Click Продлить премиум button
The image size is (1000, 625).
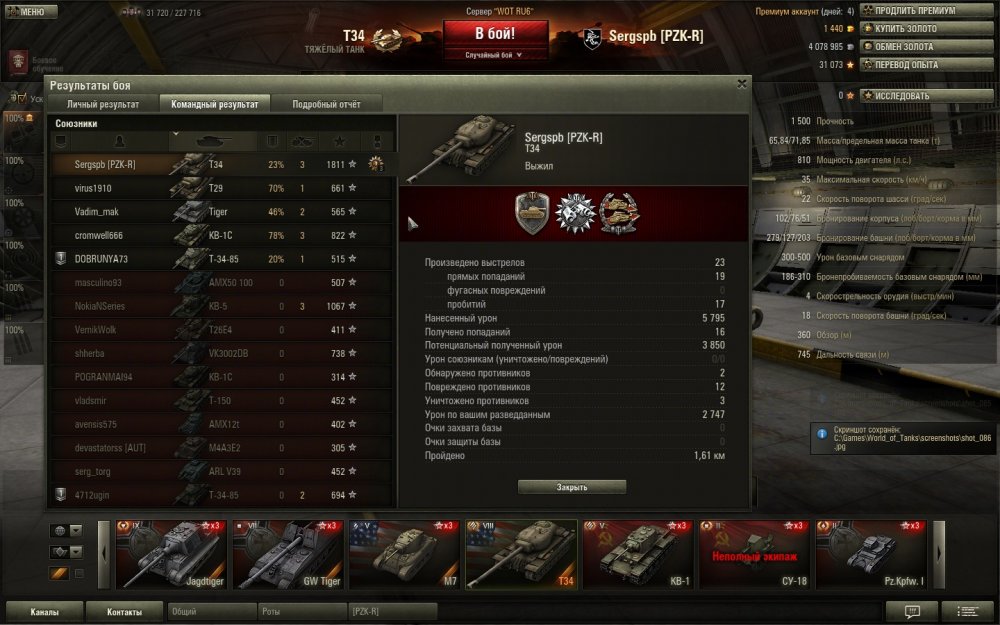tap(914, 11)
